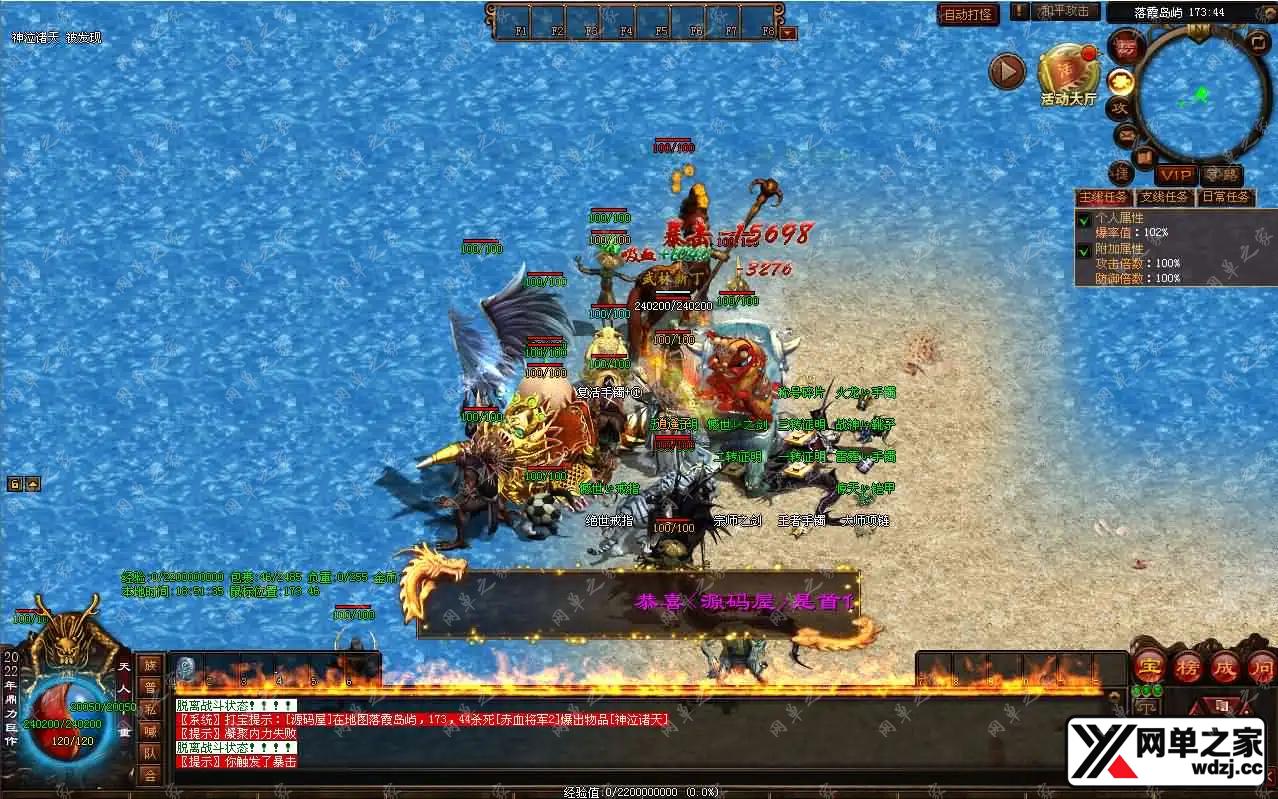This screenshot has height=799, width=1278.
Task: Open the 活动大厅 activity hall
Action: [1069, 74]
